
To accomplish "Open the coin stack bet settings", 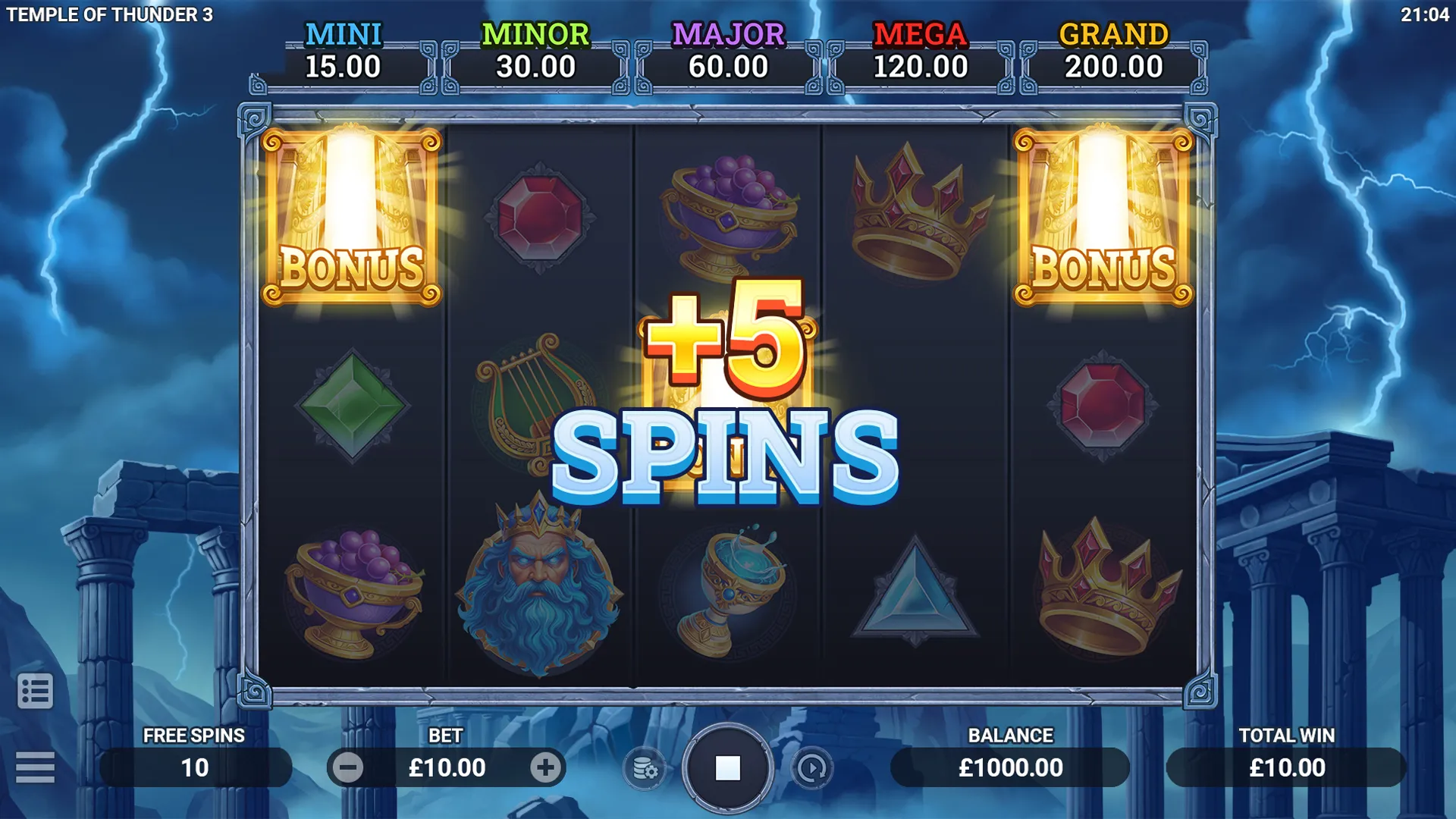I will (x=645, y=769).
